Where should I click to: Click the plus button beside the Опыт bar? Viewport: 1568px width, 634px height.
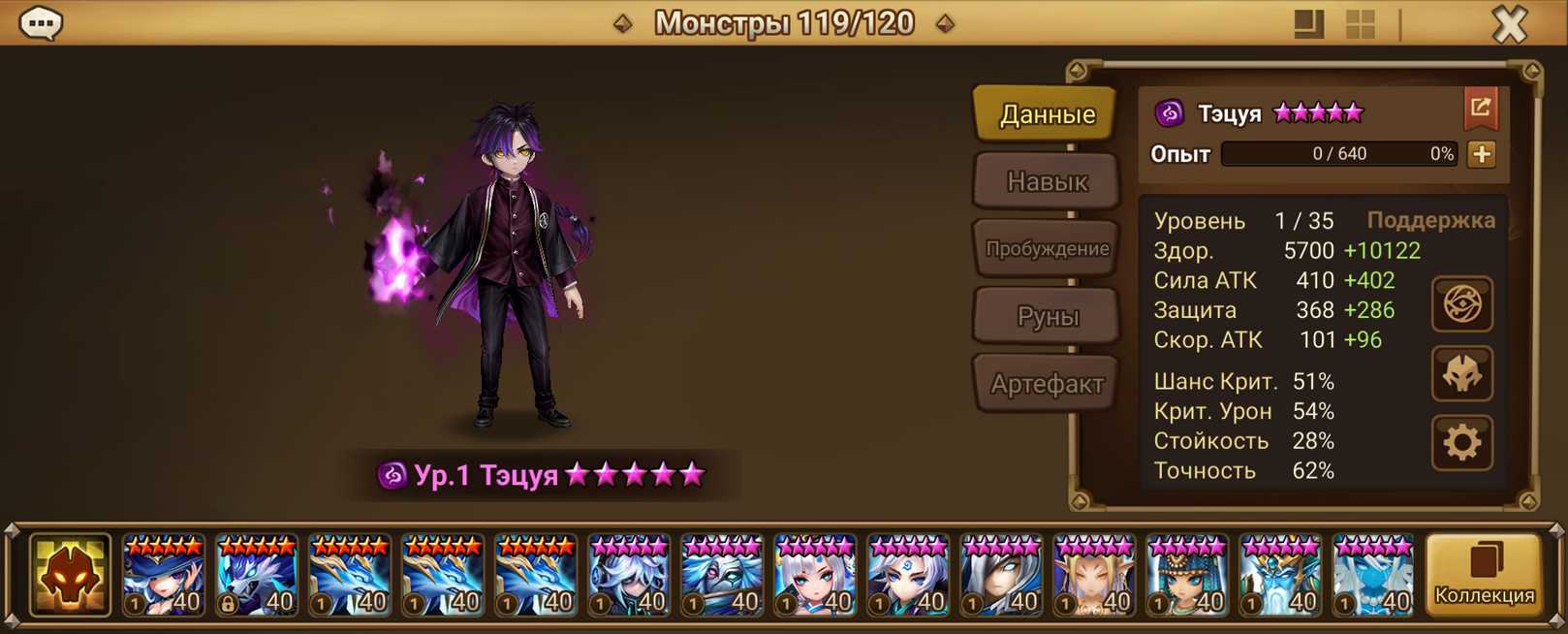[x=1481, y=154]
